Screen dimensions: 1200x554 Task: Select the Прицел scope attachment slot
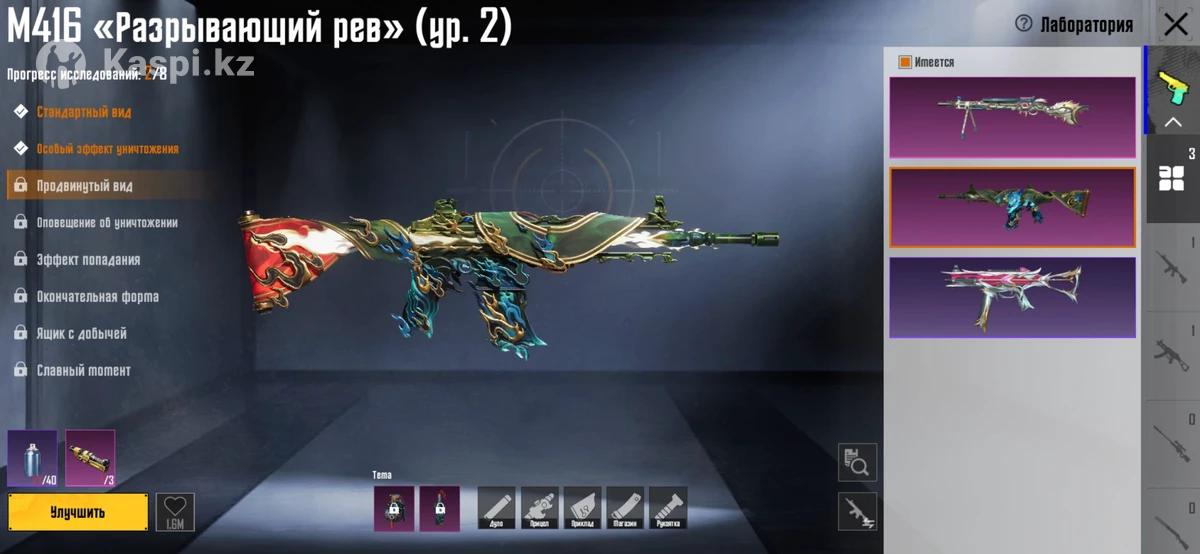pos(540,507)
